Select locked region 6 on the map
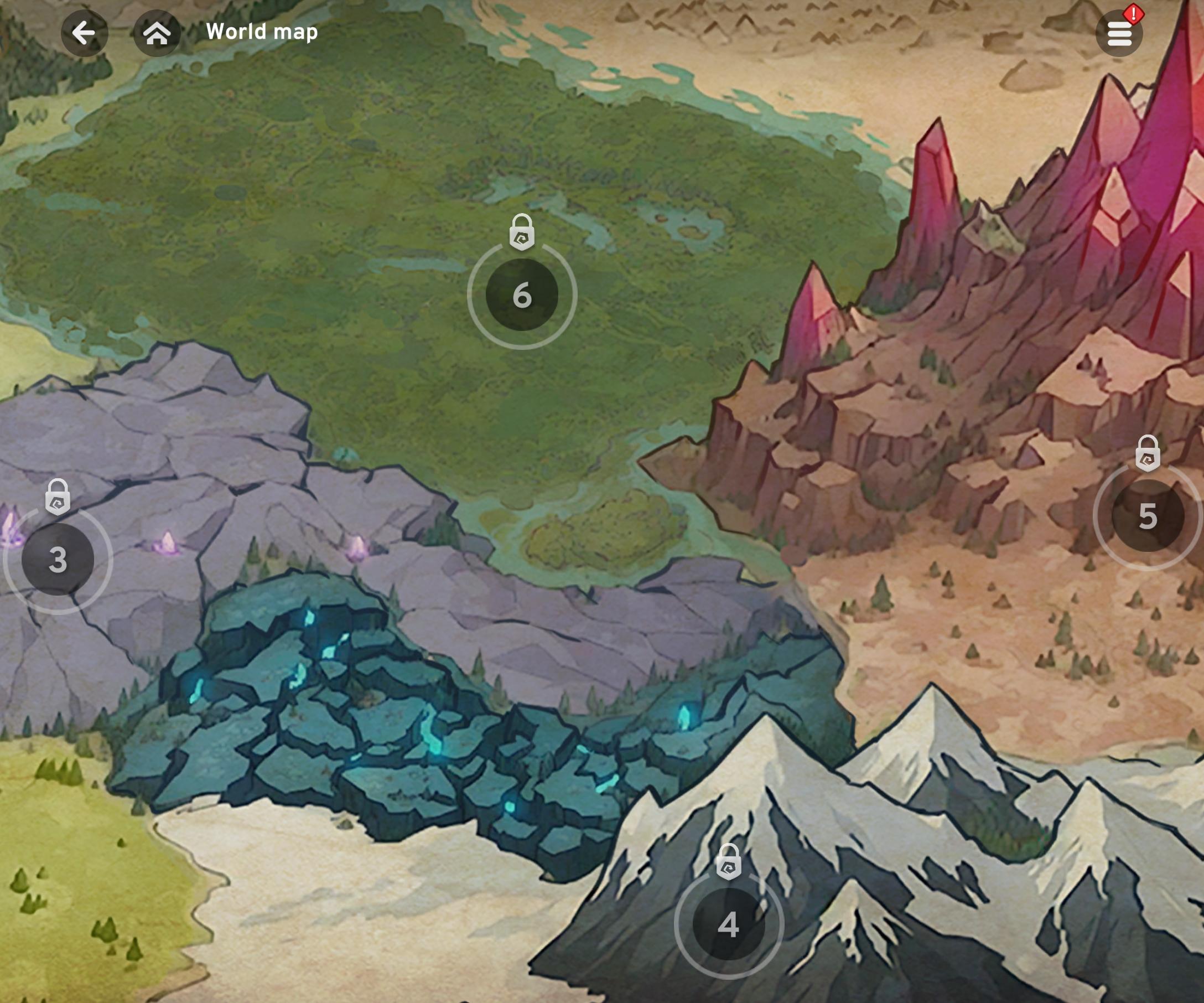Image resolution: width=1204 pixels, height=1003 pixels. coord(522,295)
